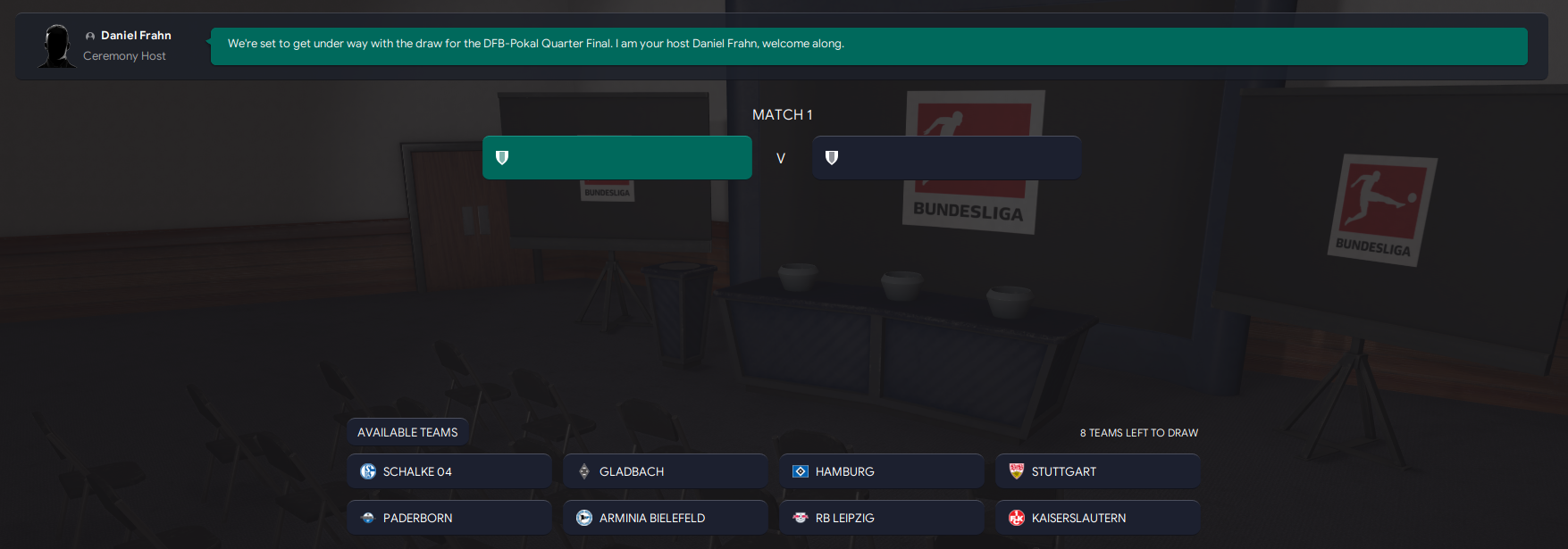The height and width of the screenshot is (549, 1568).
Task: Select Stuttgart in the available teams
Action: (1097, 471)
